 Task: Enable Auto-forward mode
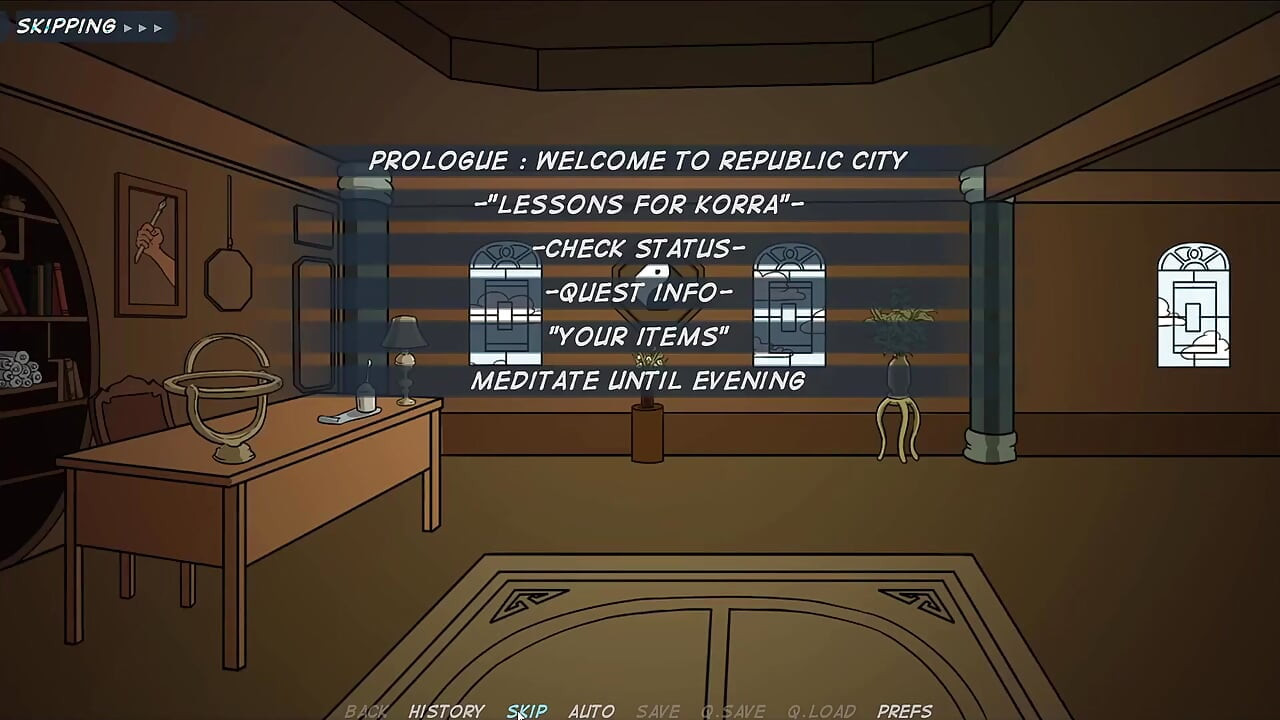(592, 711)
